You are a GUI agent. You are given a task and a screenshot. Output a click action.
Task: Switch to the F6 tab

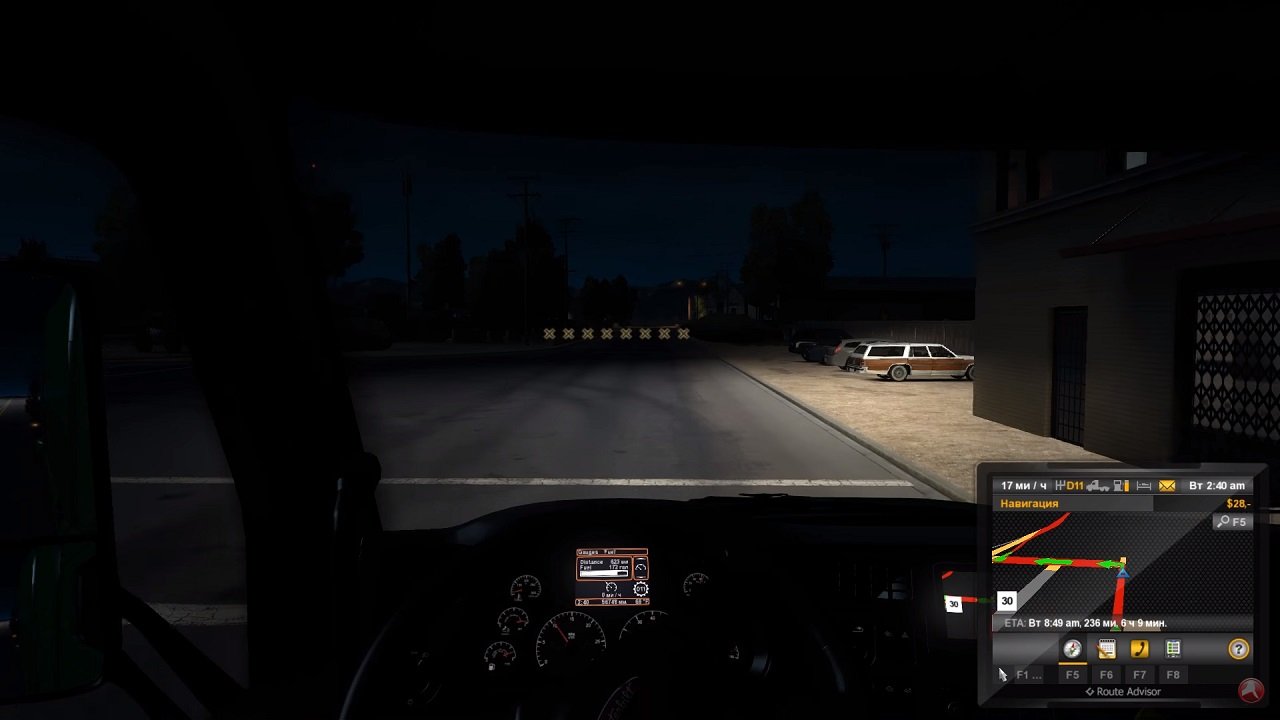pos(1106,674)
